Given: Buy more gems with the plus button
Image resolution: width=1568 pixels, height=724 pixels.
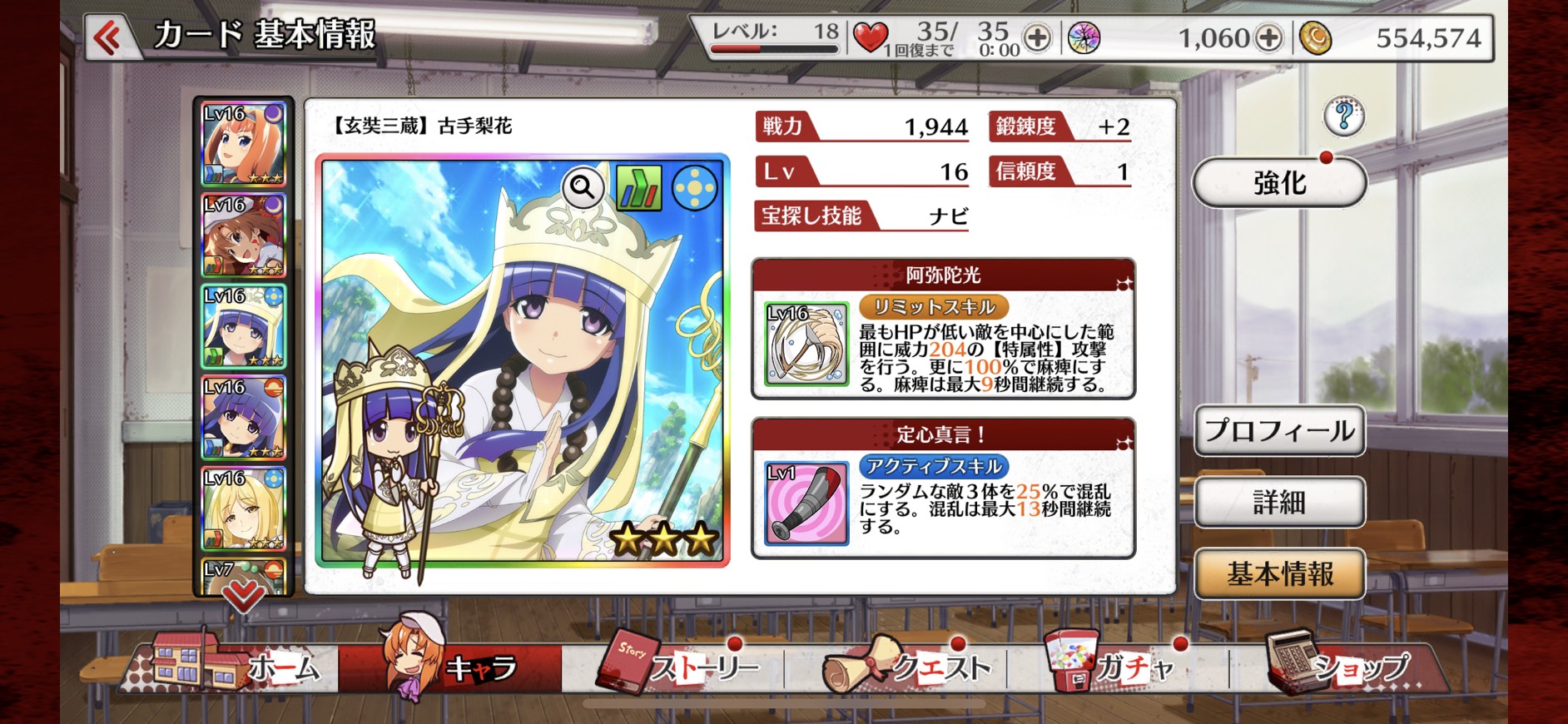Looking at the screenshot, I should point(1268,38).
